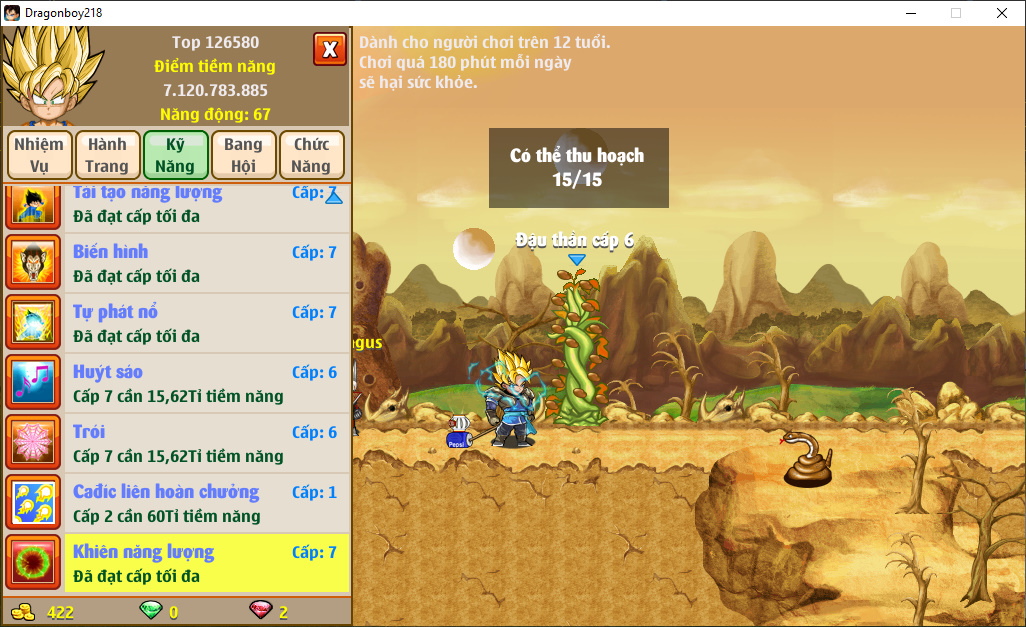Switch to the Chức Năng tab

[x=311, y=155]
